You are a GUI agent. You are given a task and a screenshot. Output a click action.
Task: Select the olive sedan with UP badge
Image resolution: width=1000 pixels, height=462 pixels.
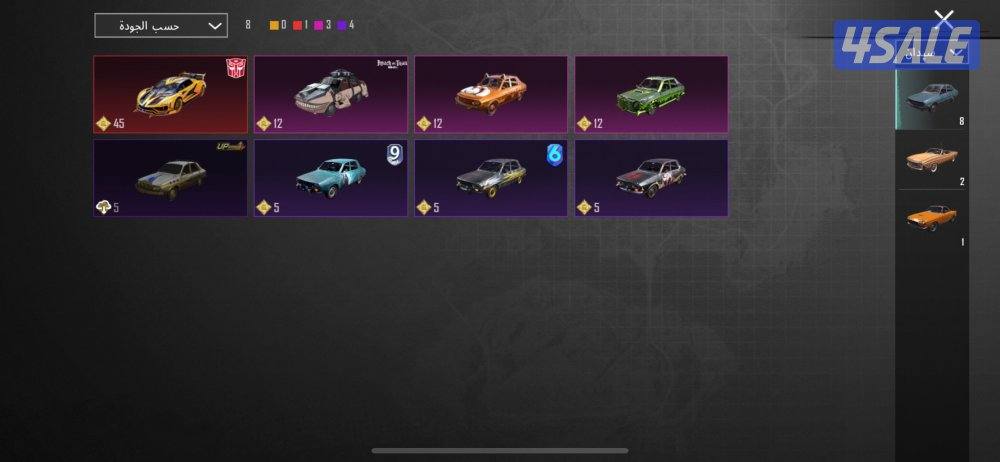(x=170, y=178)
